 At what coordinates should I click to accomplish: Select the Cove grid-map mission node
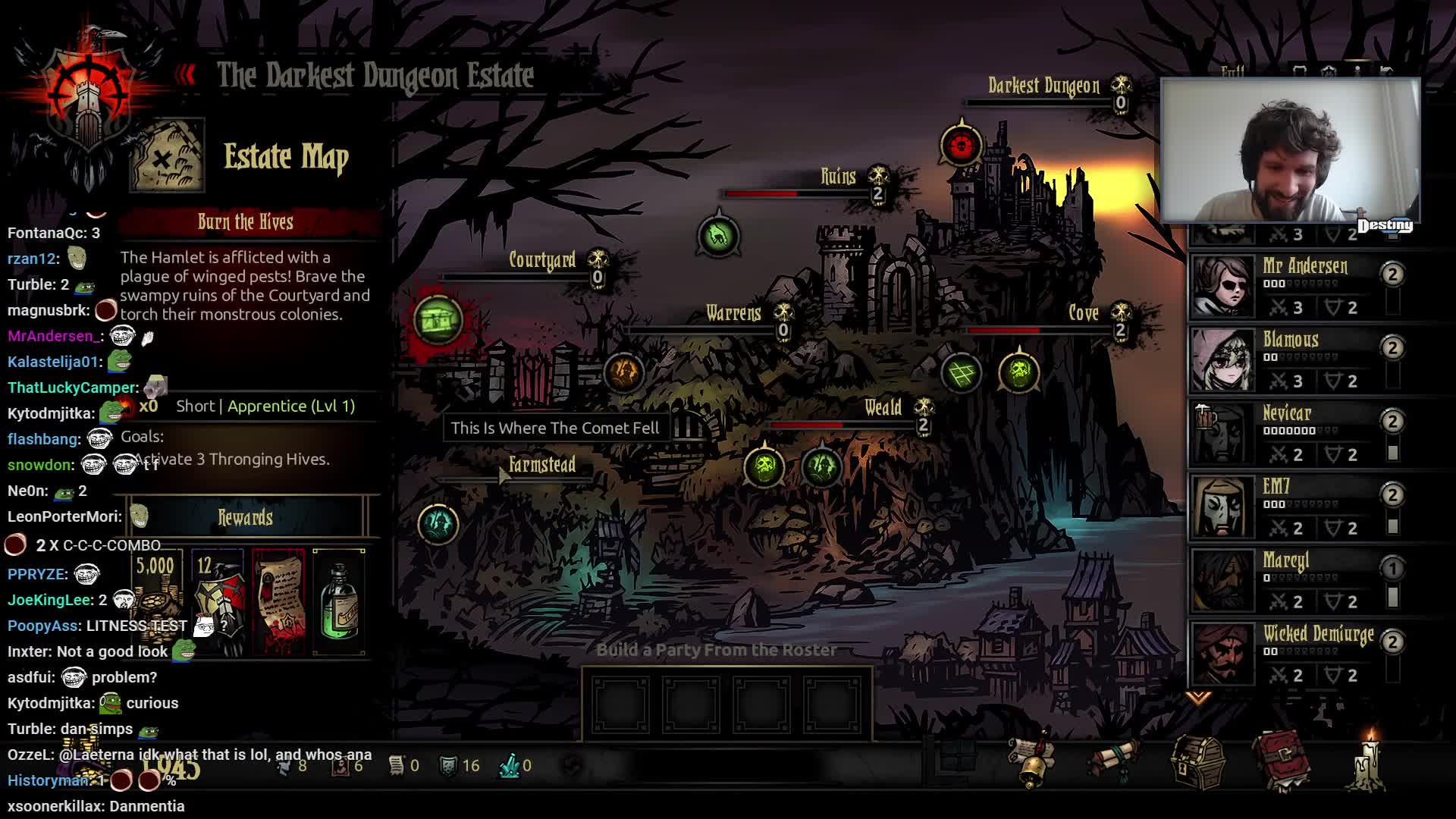(961, 373)
